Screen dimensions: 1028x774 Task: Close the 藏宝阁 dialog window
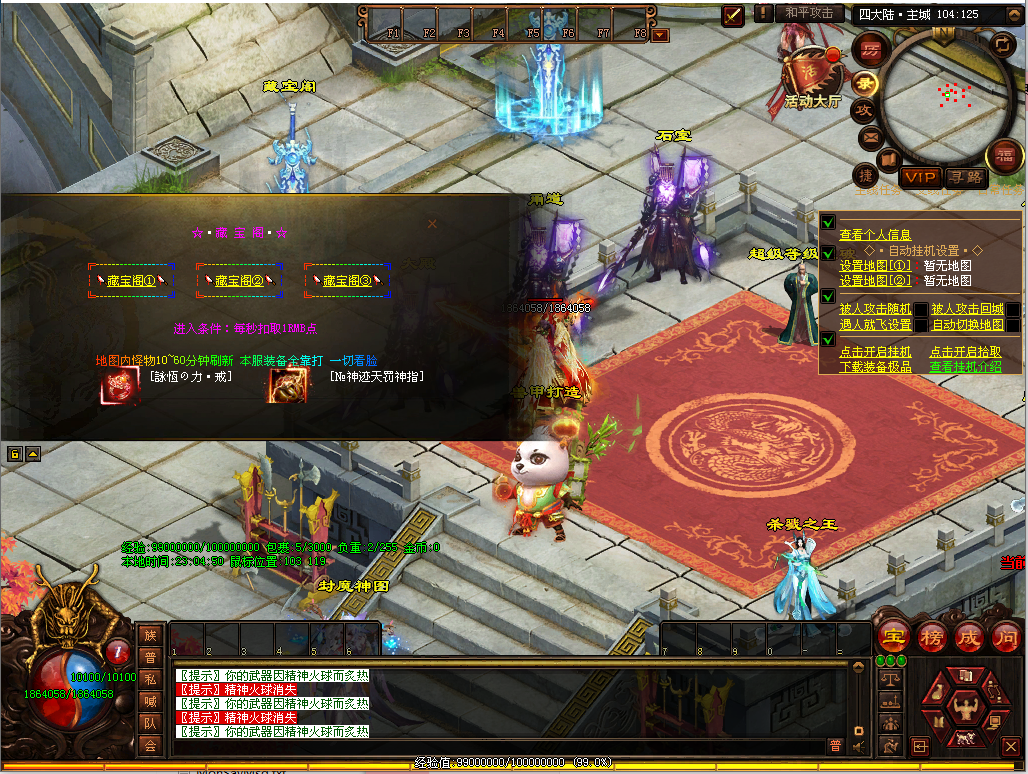(x=432, y=224)
